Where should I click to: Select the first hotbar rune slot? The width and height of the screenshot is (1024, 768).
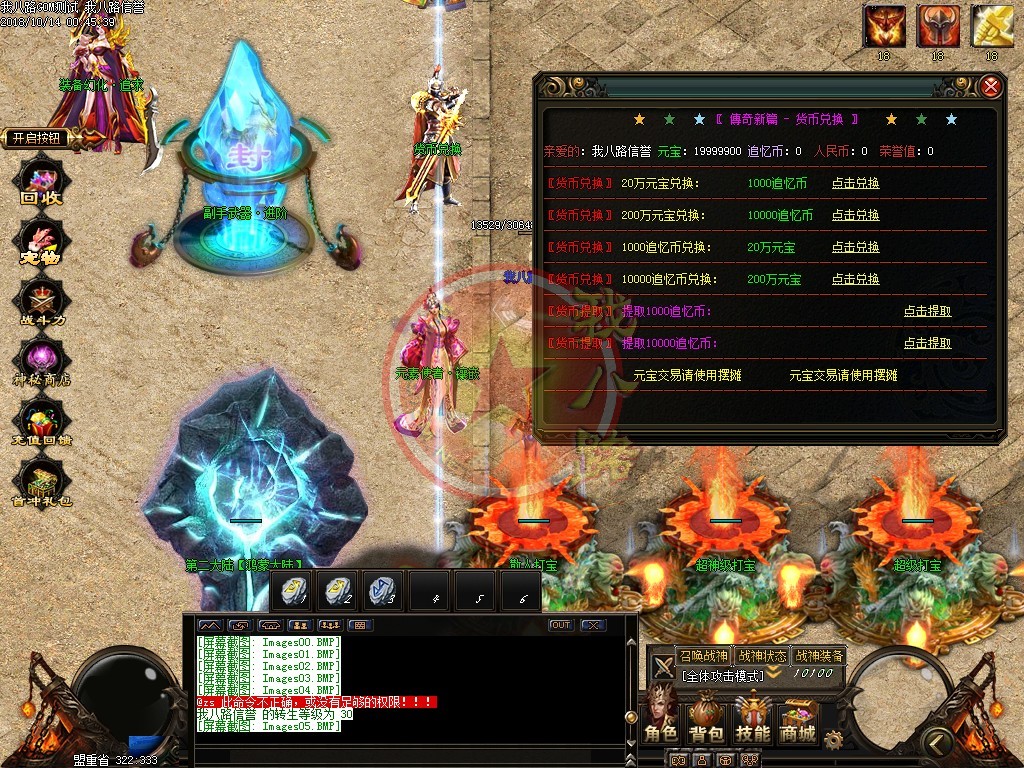click(x=294, y=592)
